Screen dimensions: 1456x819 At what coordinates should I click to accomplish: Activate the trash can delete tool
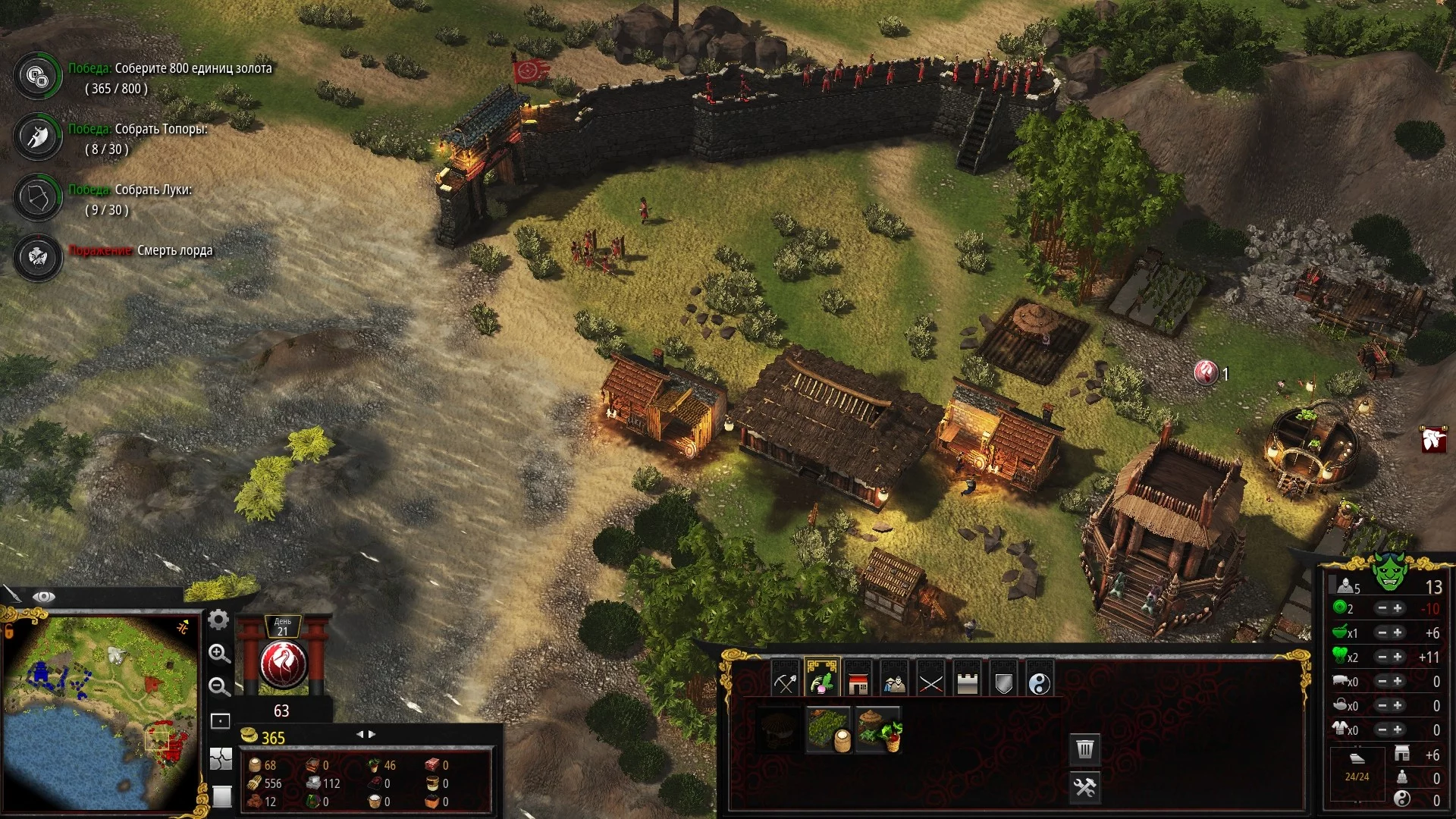click(1085, 749)
